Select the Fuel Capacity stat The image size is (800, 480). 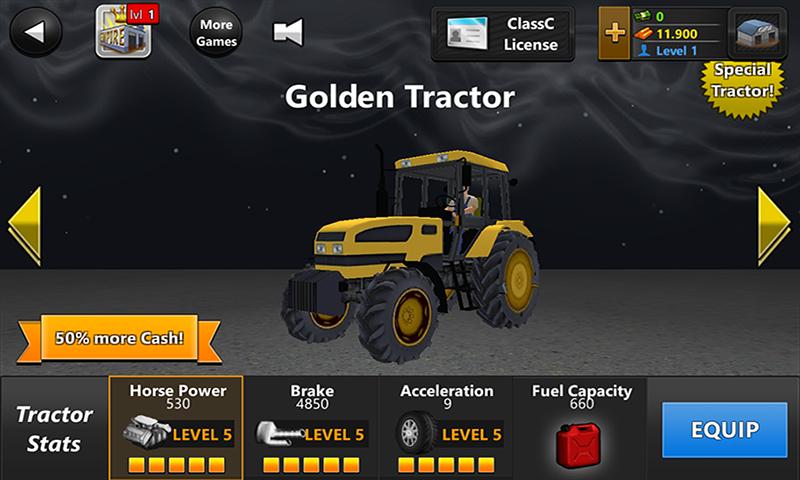tap(580, 428)
